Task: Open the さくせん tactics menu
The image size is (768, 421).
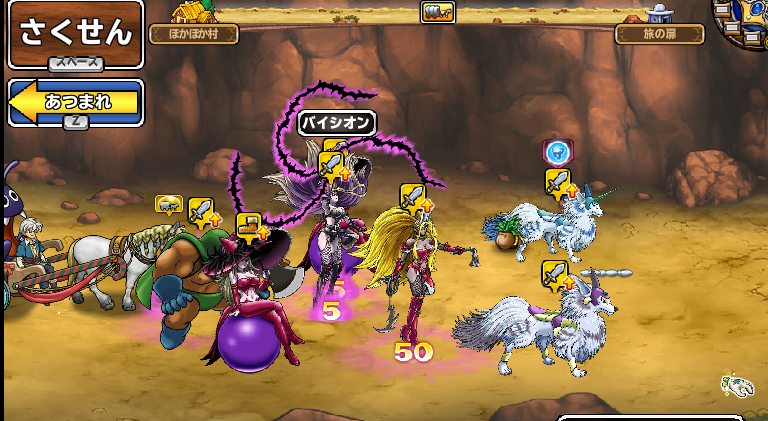Action: click(x=75, y=34)
